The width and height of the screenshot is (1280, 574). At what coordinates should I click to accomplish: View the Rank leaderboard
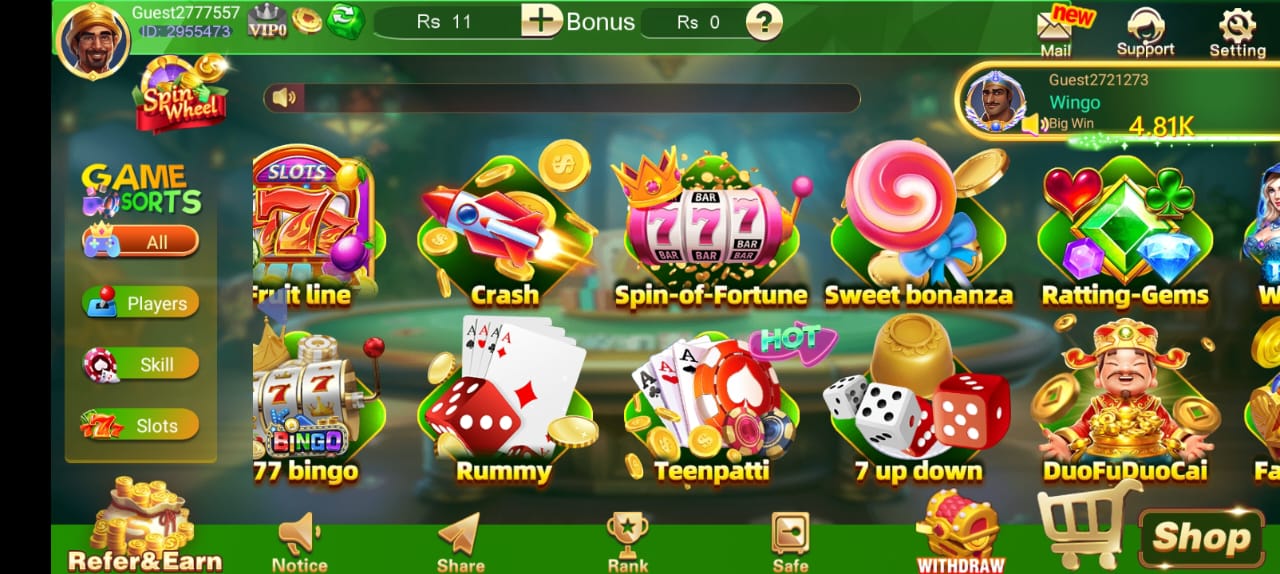[x=627, y=542]
